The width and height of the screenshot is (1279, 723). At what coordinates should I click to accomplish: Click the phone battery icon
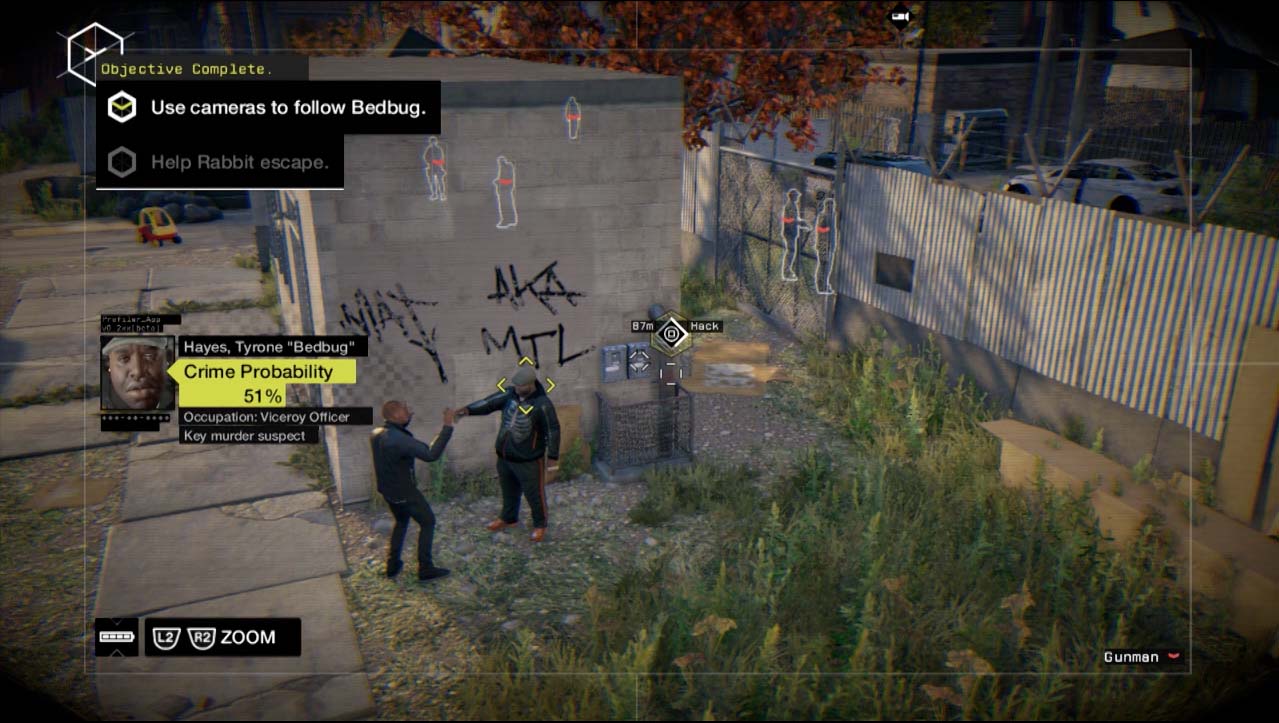coord(116,636)
